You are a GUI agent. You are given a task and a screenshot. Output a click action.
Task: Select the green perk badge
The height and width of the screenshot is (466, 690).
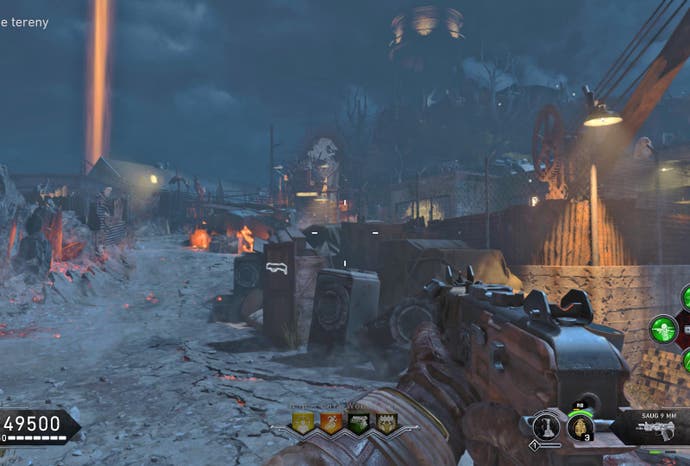click(x=358, y=422)
